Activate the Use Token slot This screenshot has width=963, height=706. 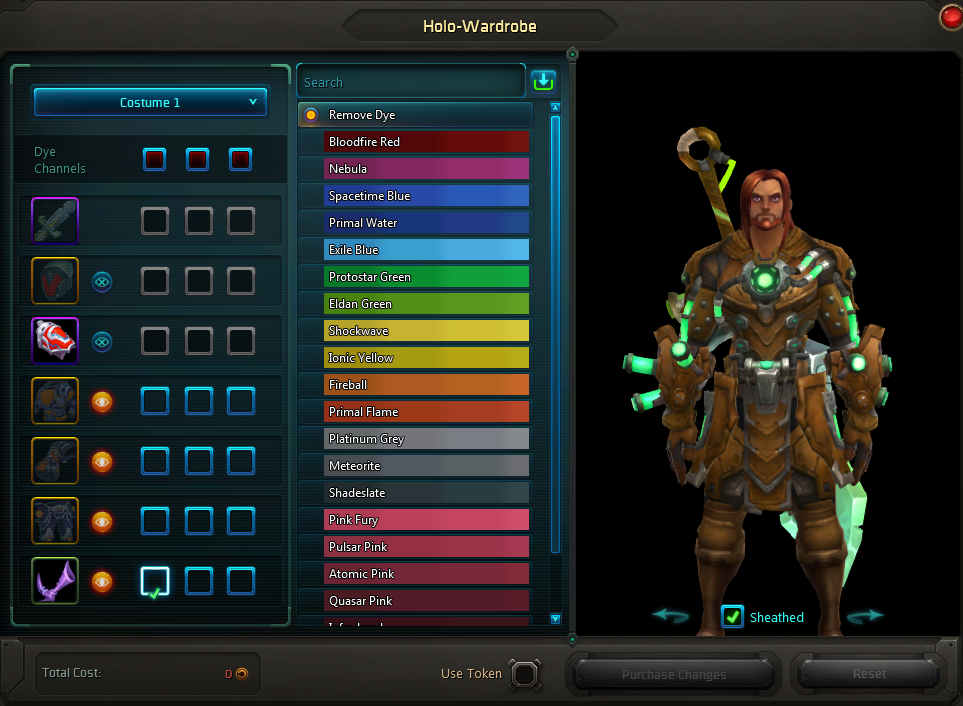pyautogui.click(x=525, y=674)
